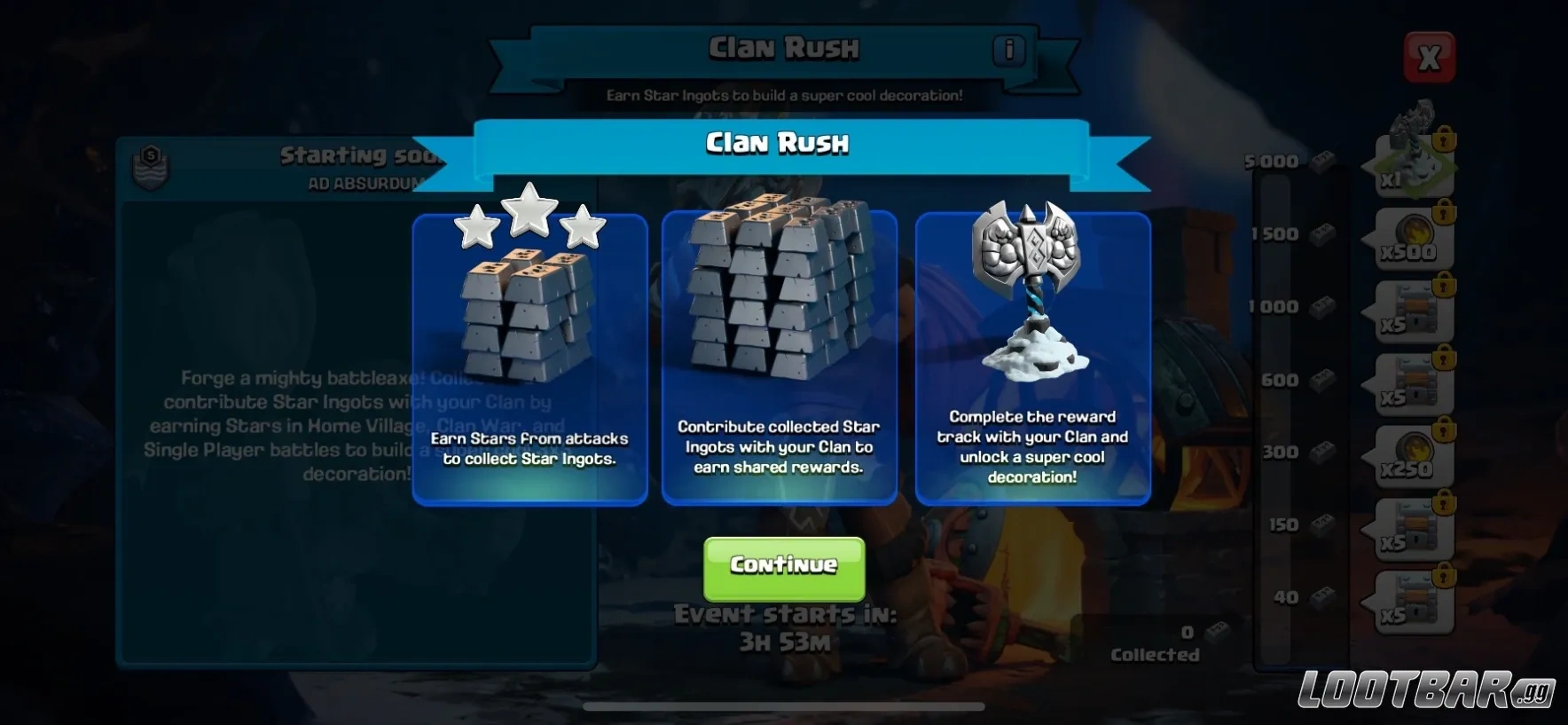This screenshot has height=725, width=1568.
Task: Click the Star Ingot icon next to Collected counter
Action: (x=1217, y=632)
